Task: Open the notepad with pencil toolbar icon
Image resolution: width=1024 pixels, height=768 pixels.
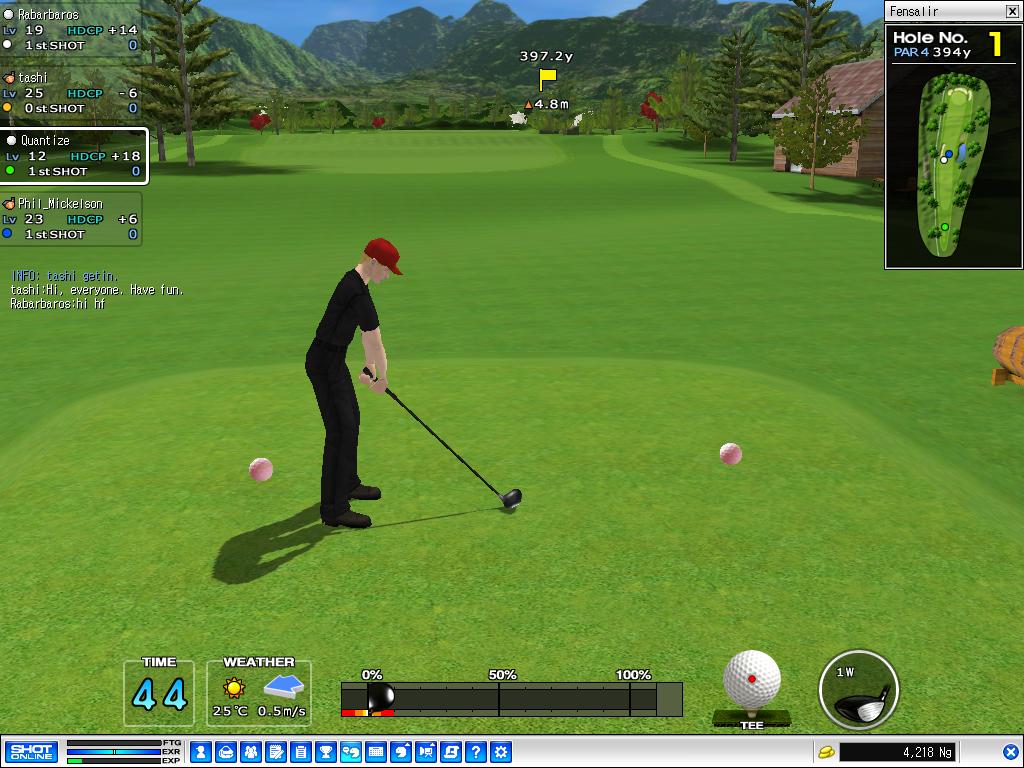Action: [275, 751]
